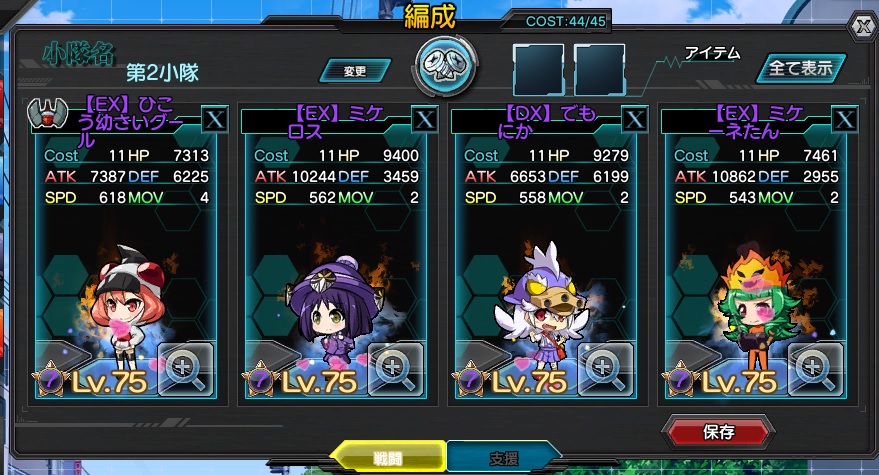Inspect ミケーネたん with magnifier button
Screen dimensions: 879x475
coord(815,369)
